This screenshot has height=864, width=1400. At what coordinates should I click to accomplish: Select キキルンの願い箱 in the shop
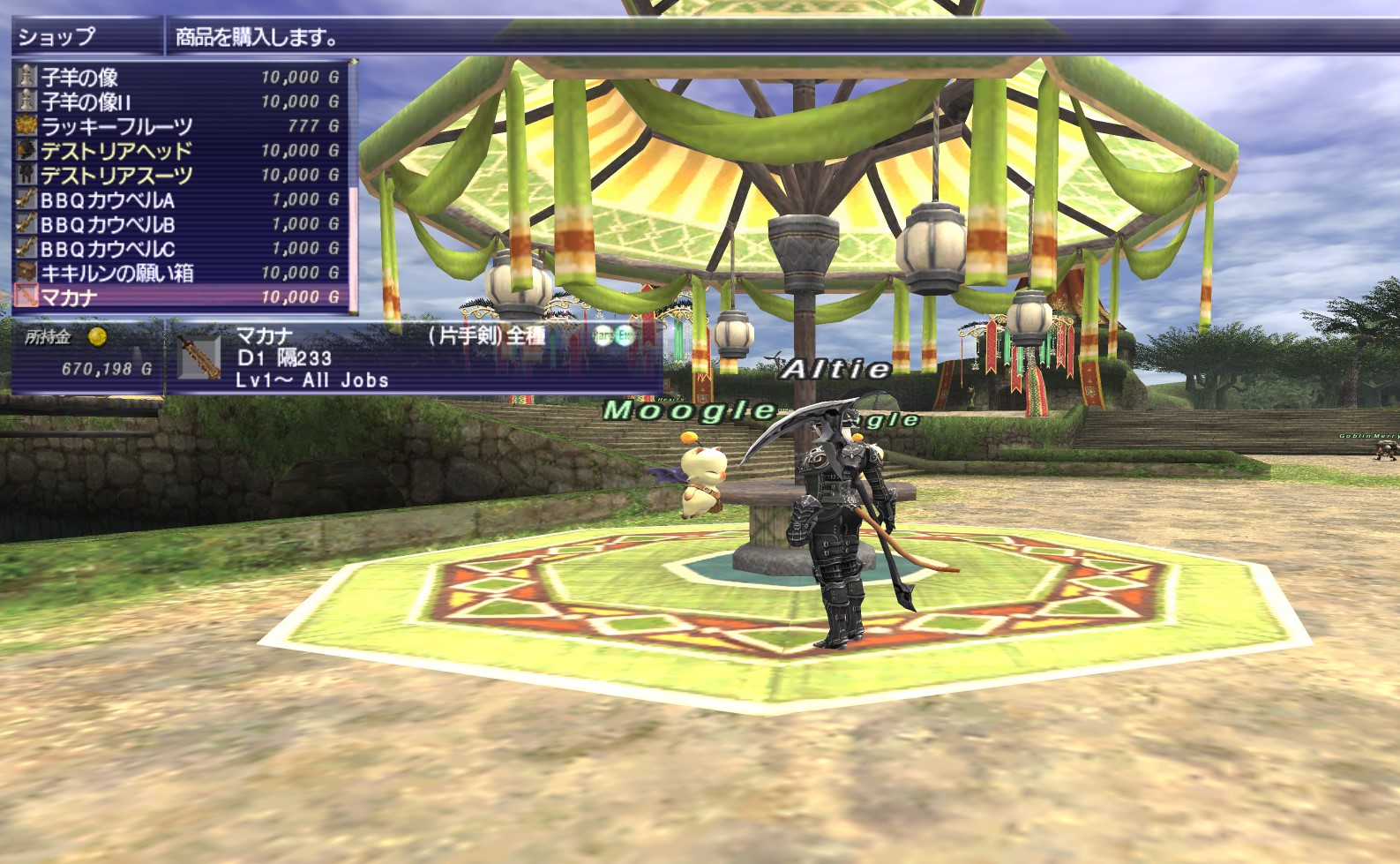tap(176, 273)
